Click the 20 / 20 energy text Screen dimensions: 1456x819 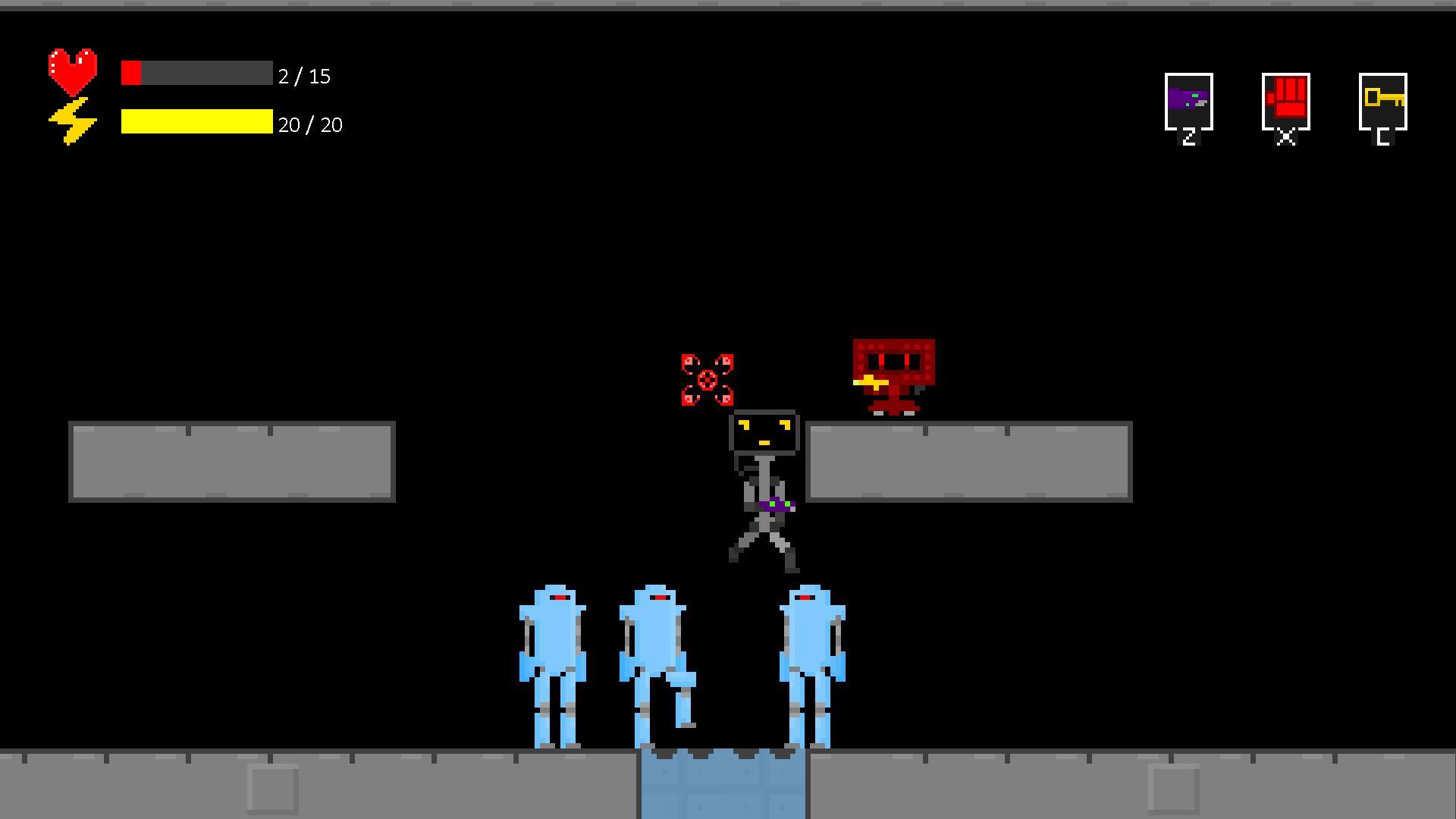[x=310, y=124]
